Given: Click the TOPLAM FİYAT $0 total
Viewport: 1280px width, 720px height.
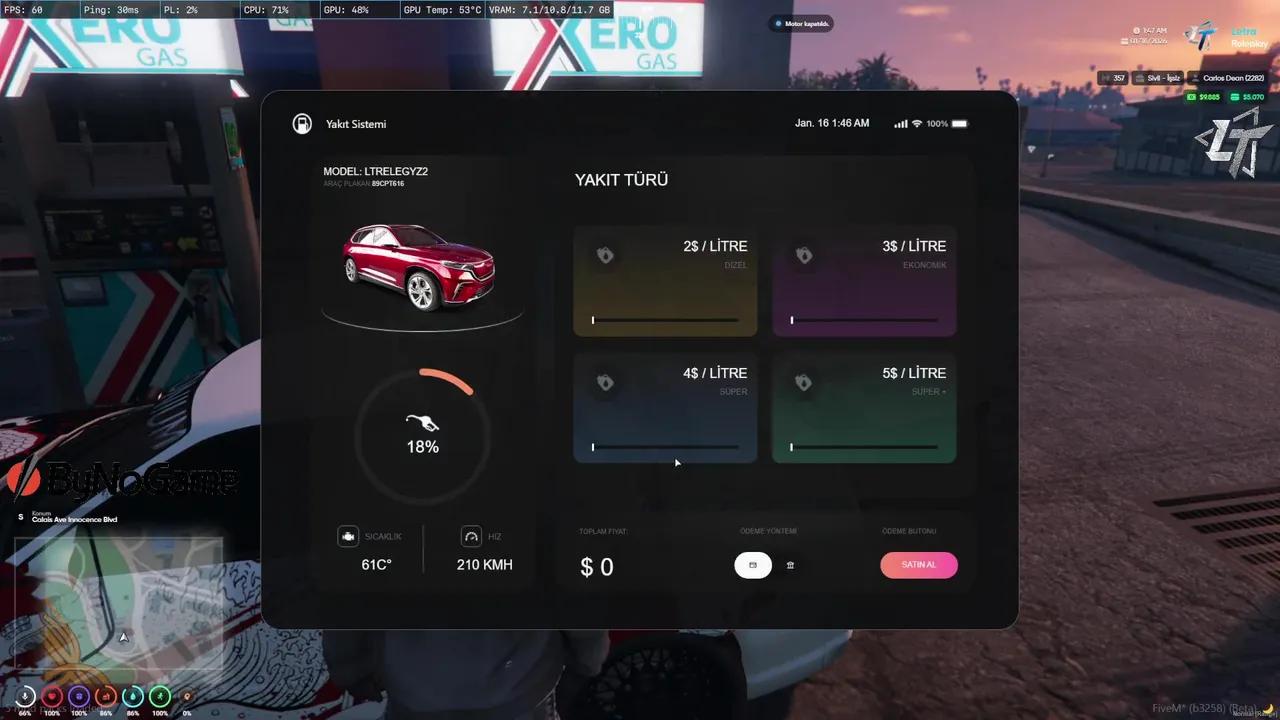Looking at the screenshot, I should click(596, 566).
